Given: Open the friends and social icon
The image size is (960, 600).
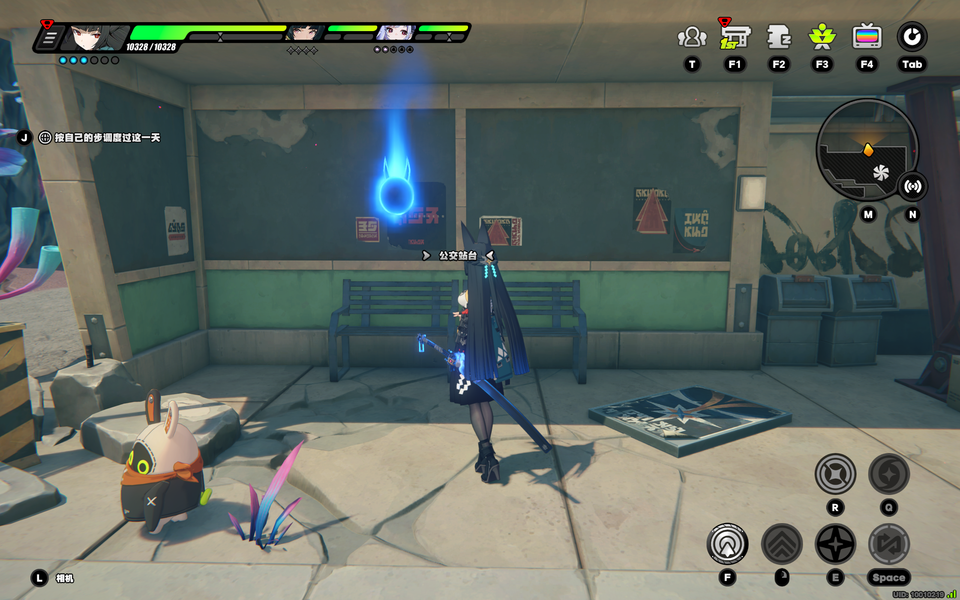Looking at the screenshot, I should pyautogui.click(x=691, y=38).
